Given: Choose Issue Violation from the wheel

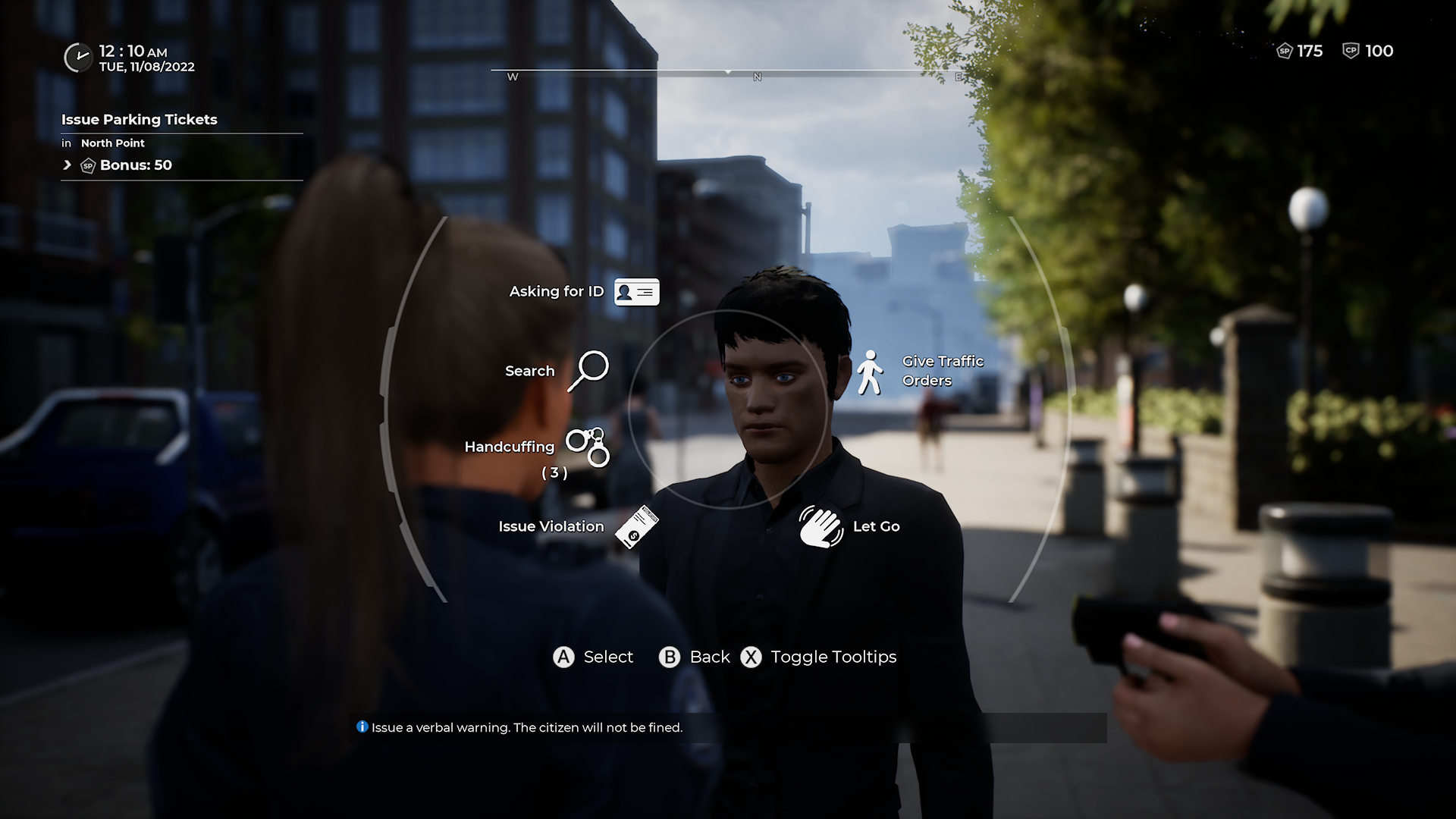Looking at the screenshot, I should (x=635, y=526).
